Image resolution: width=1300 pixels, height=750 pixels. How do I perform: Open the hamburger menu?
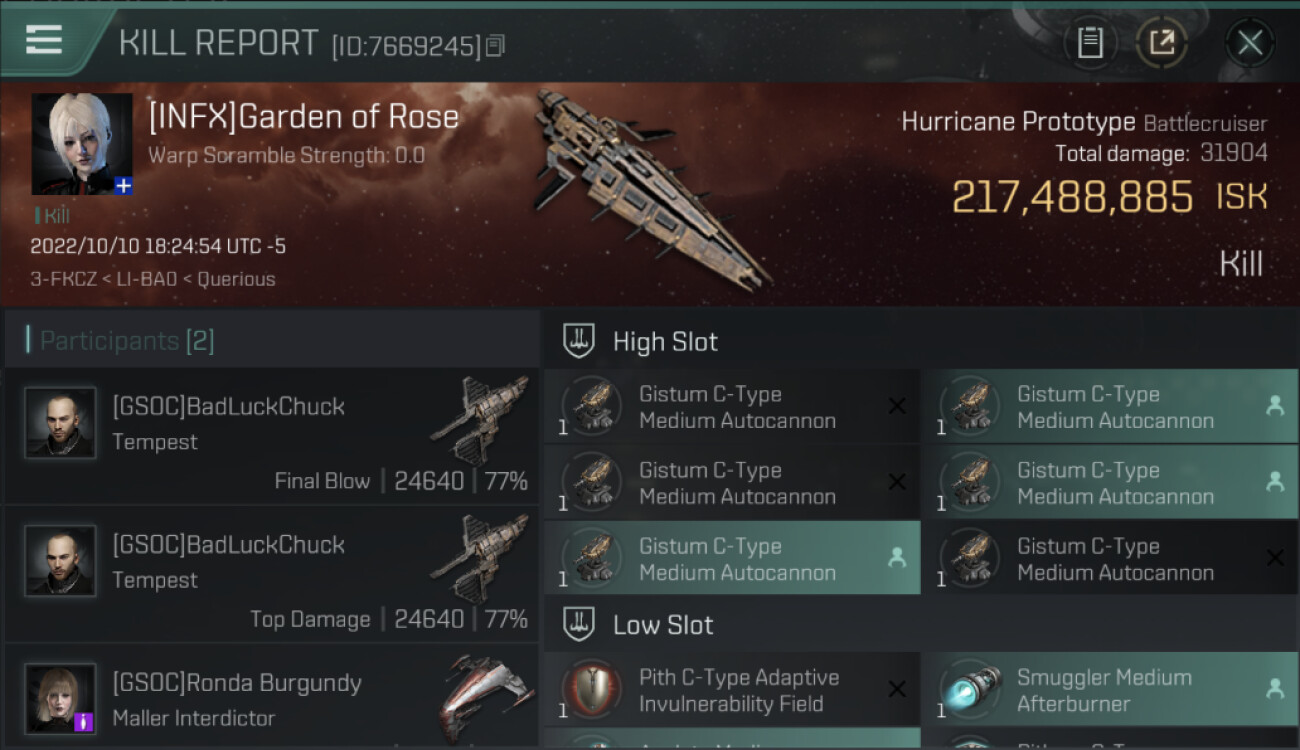click(44, 41)
